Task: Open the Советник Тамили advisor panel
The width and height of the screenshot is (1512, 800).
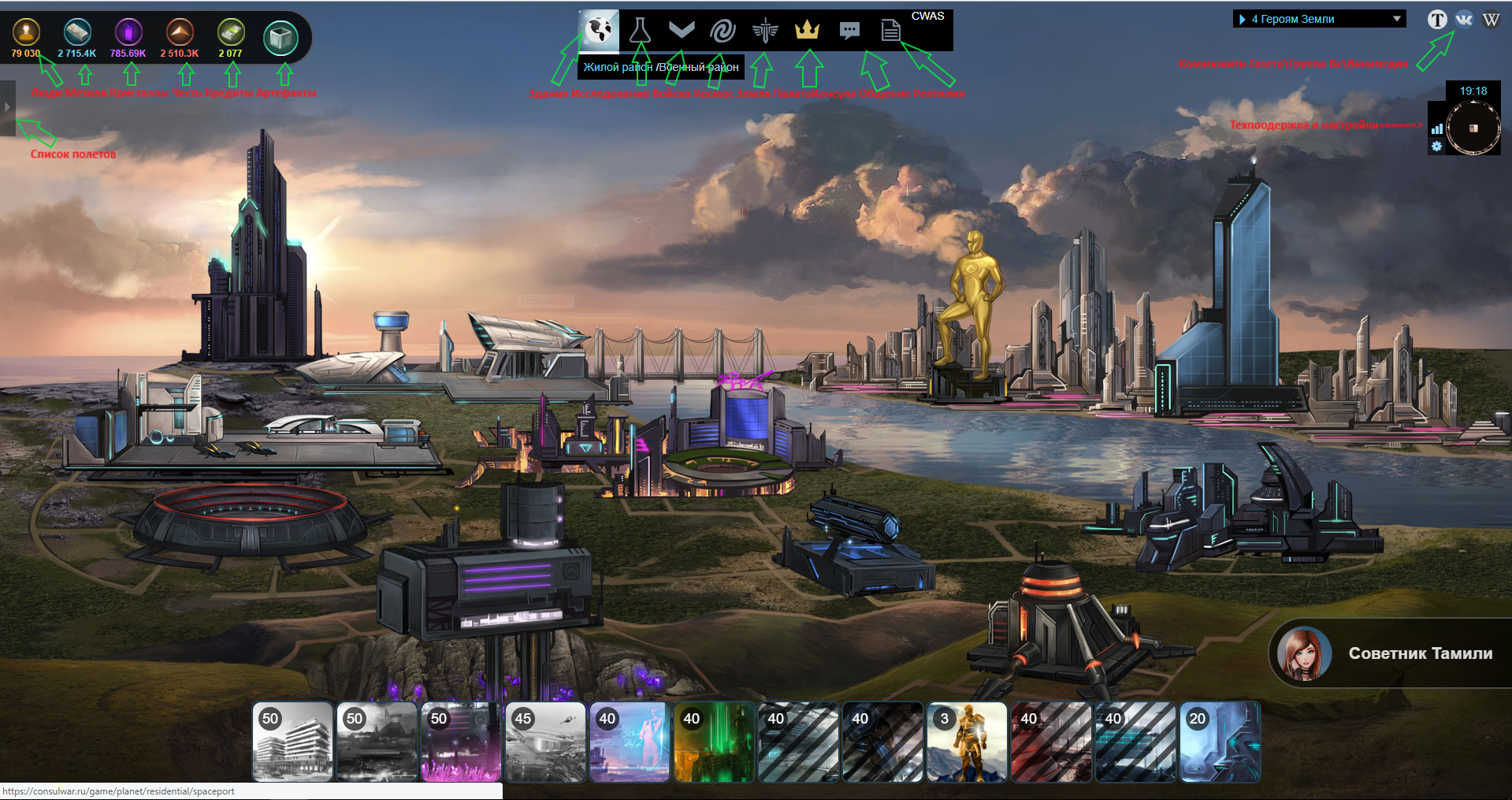Action: tap(1391, 653)
